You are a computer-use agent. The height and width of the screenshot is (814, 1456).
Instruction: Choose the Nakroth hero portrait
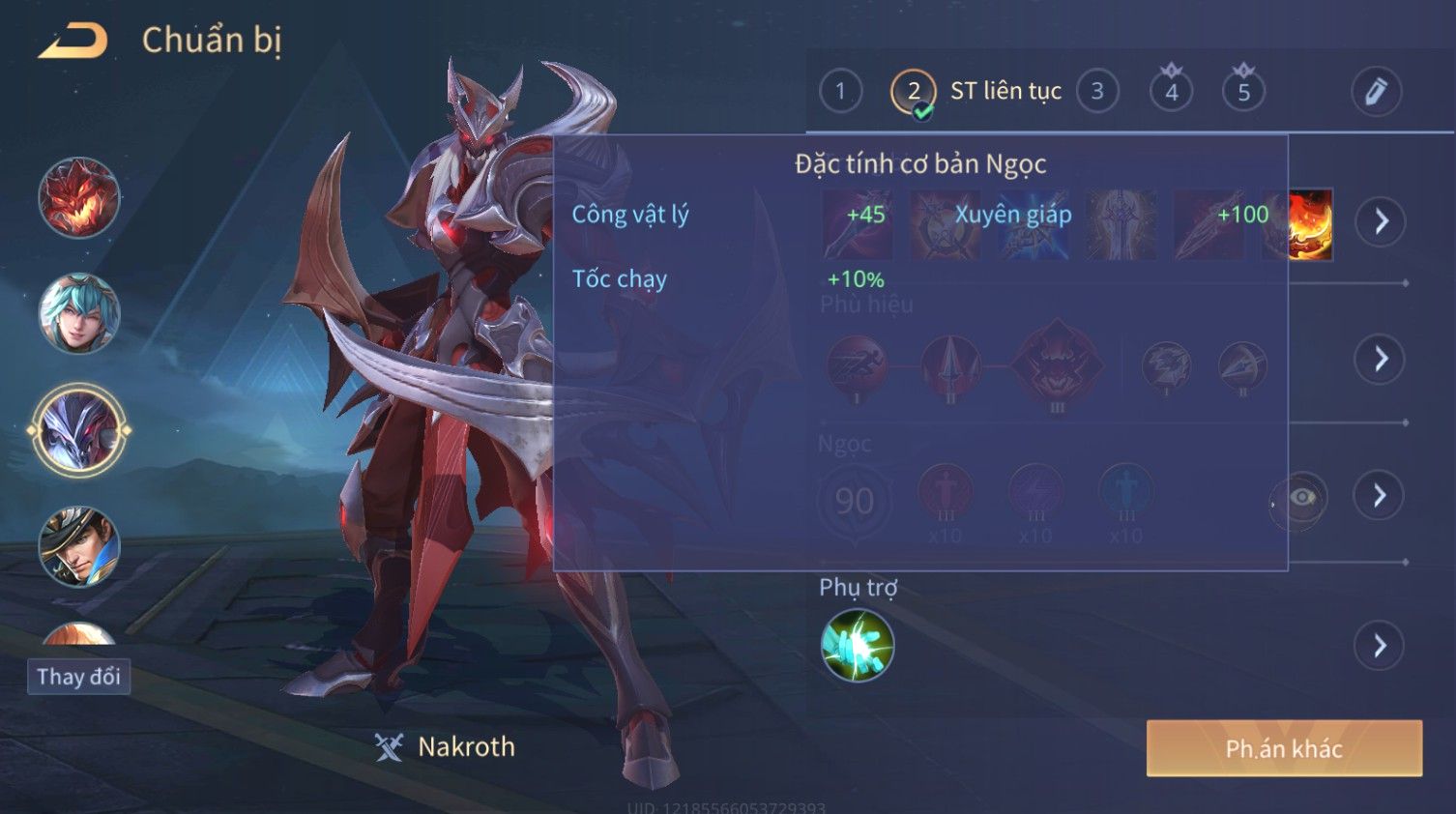(79, 430)
